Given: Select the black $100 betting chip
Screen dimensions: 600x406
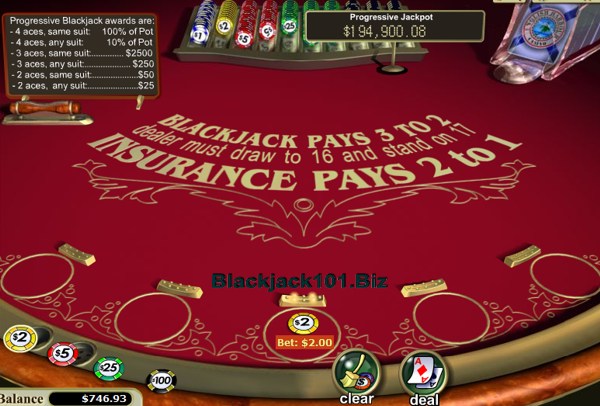Looking at the screenshot, I should click(x=160, y=380).
